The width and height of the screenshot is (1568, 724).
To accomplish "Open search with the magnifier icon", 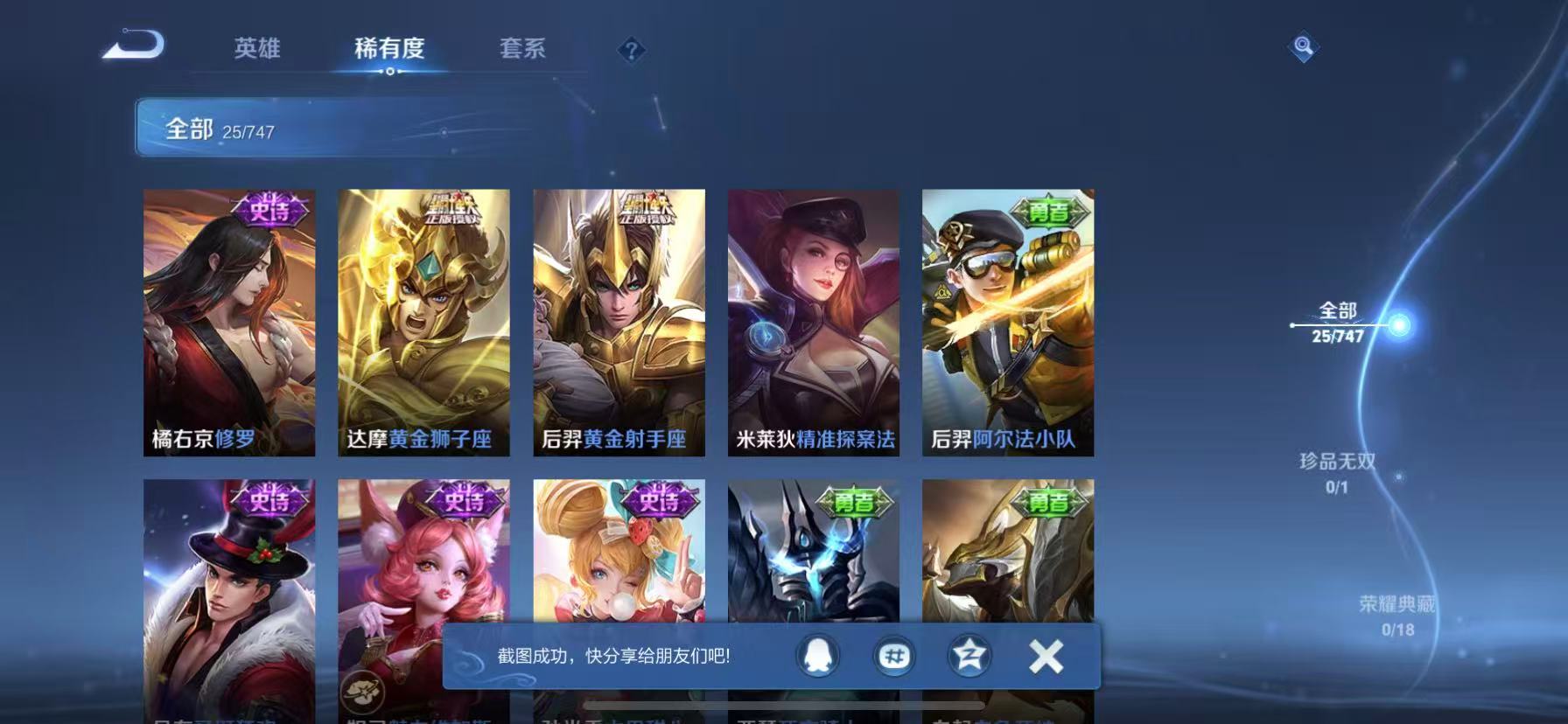I will (x=1303, y=48).
